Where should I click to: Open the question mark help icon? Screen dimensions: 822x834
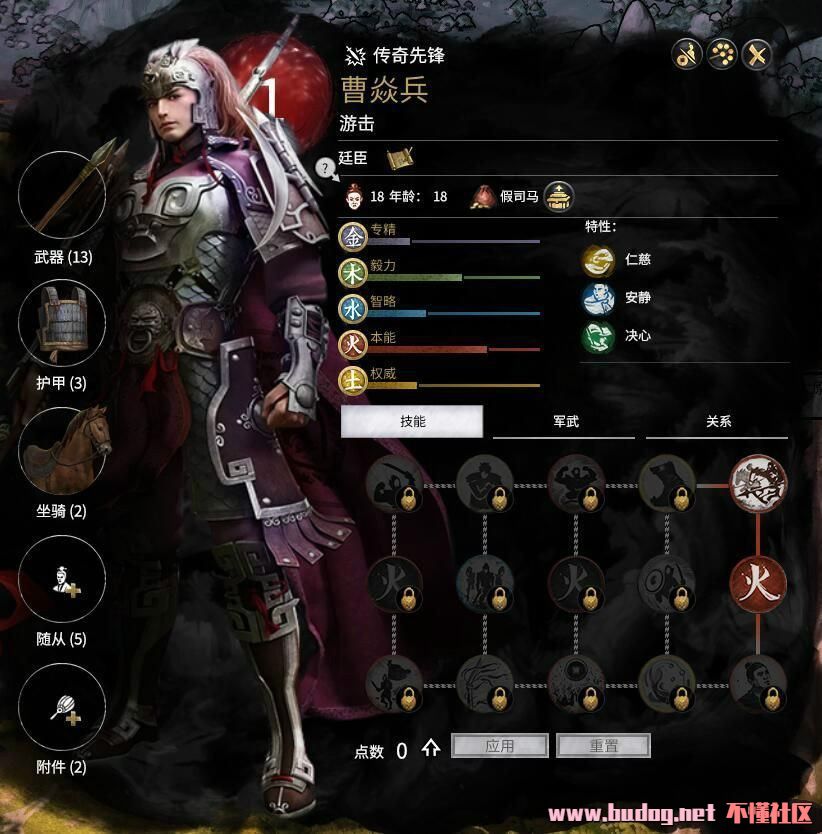pyautogui.click(x=325, y=167)
